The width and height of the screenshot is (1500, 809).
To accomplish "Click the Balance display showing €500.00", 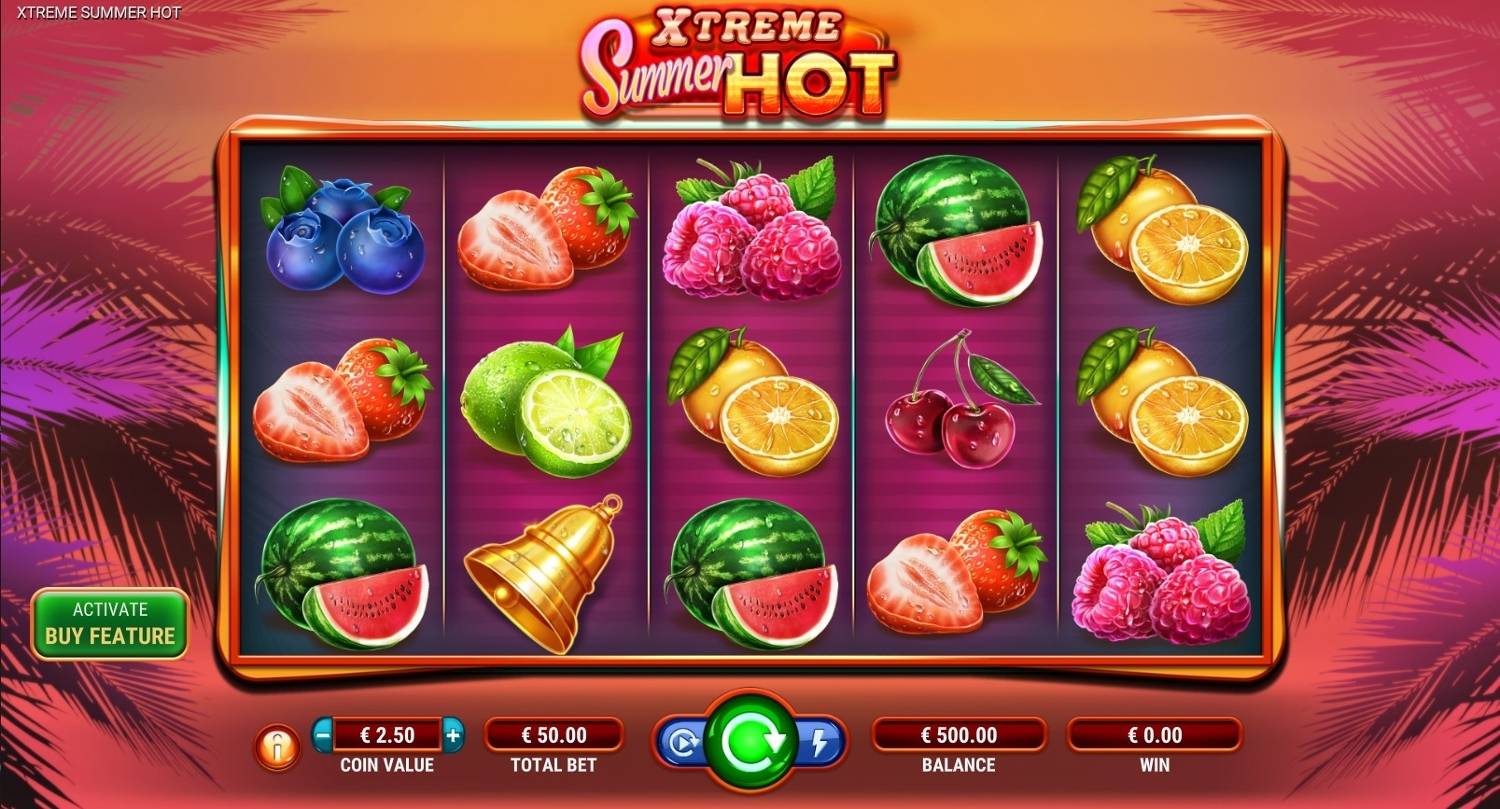I will pos(960,734).
